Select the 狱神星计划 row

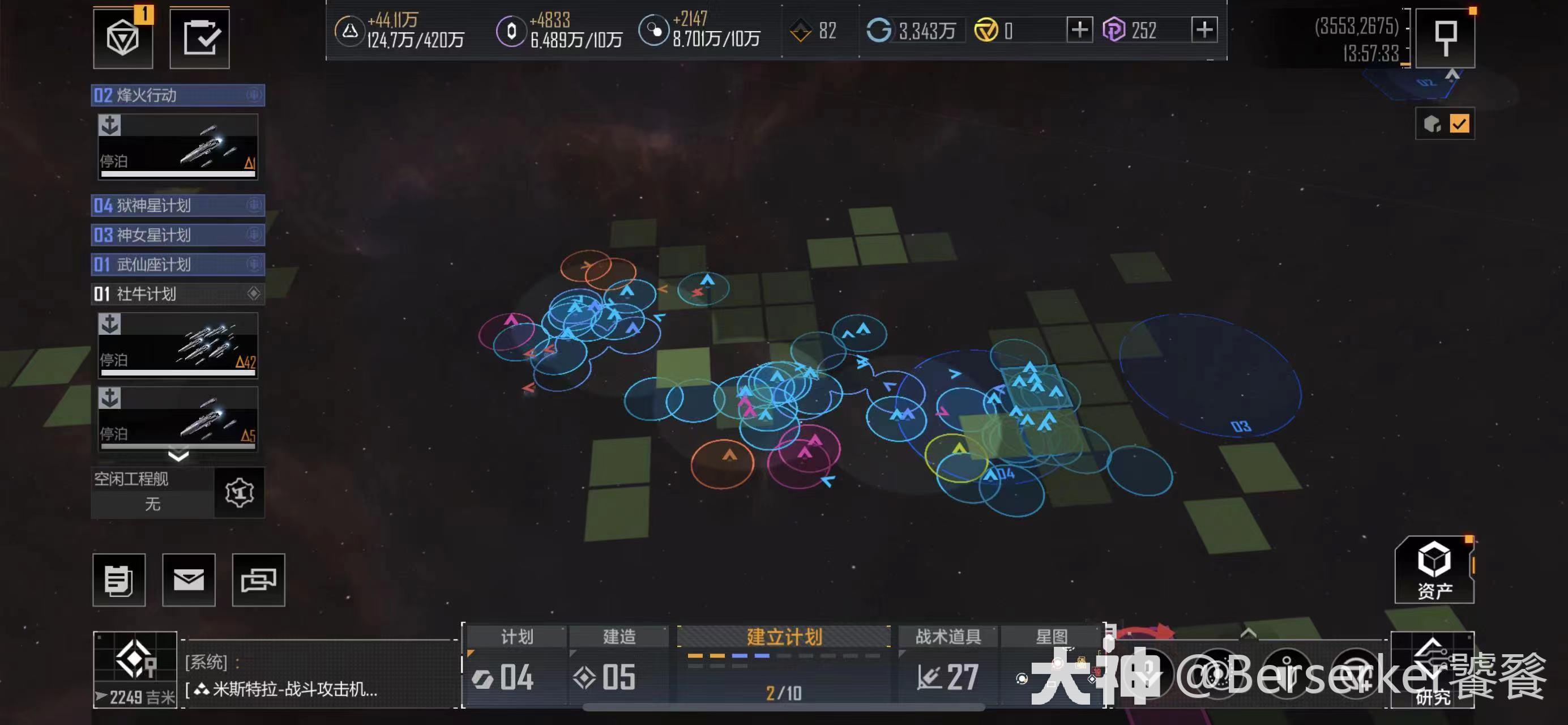(x=177, y=206)
